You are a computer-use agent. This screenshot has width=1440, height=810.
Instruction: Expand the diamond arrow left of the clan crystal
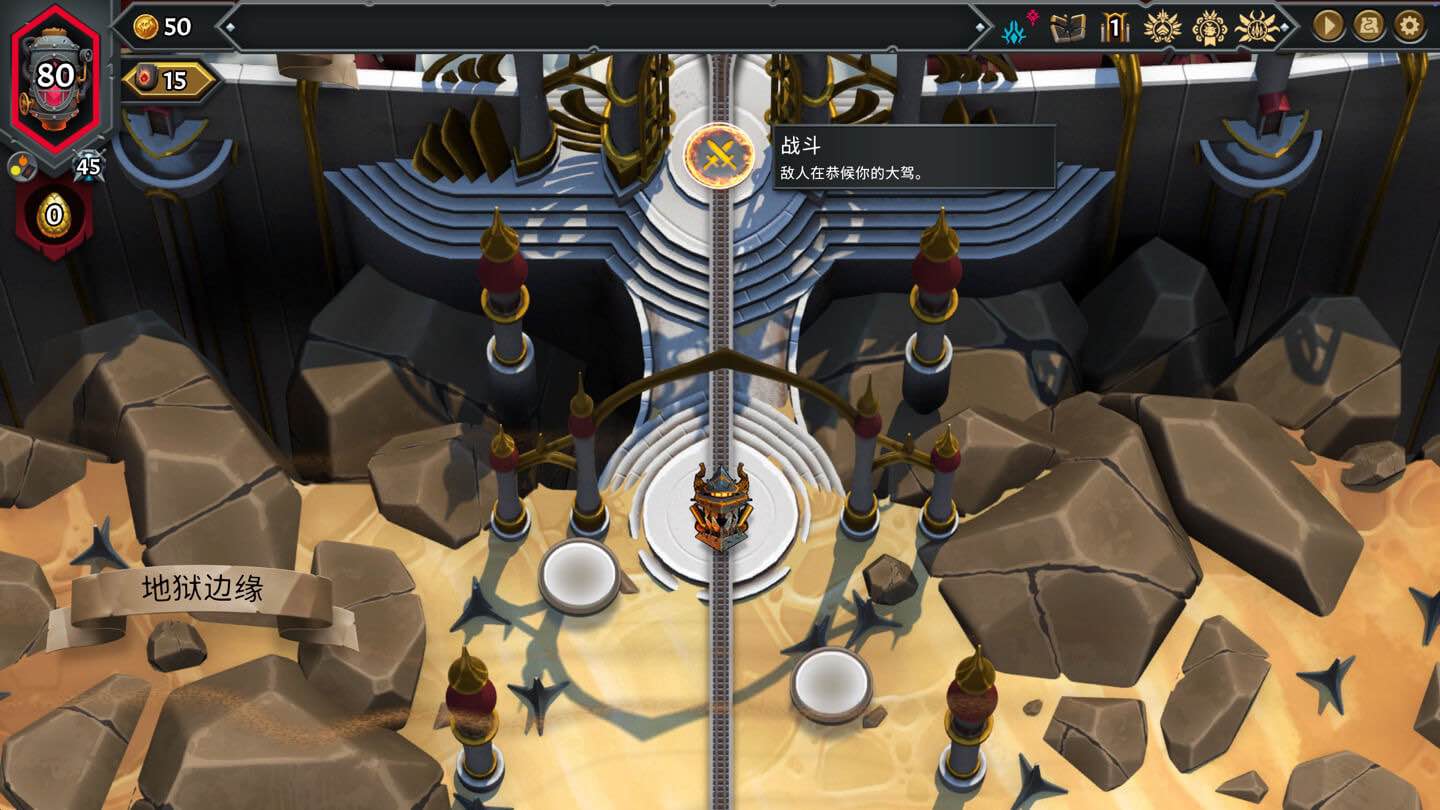pos(983,28)
